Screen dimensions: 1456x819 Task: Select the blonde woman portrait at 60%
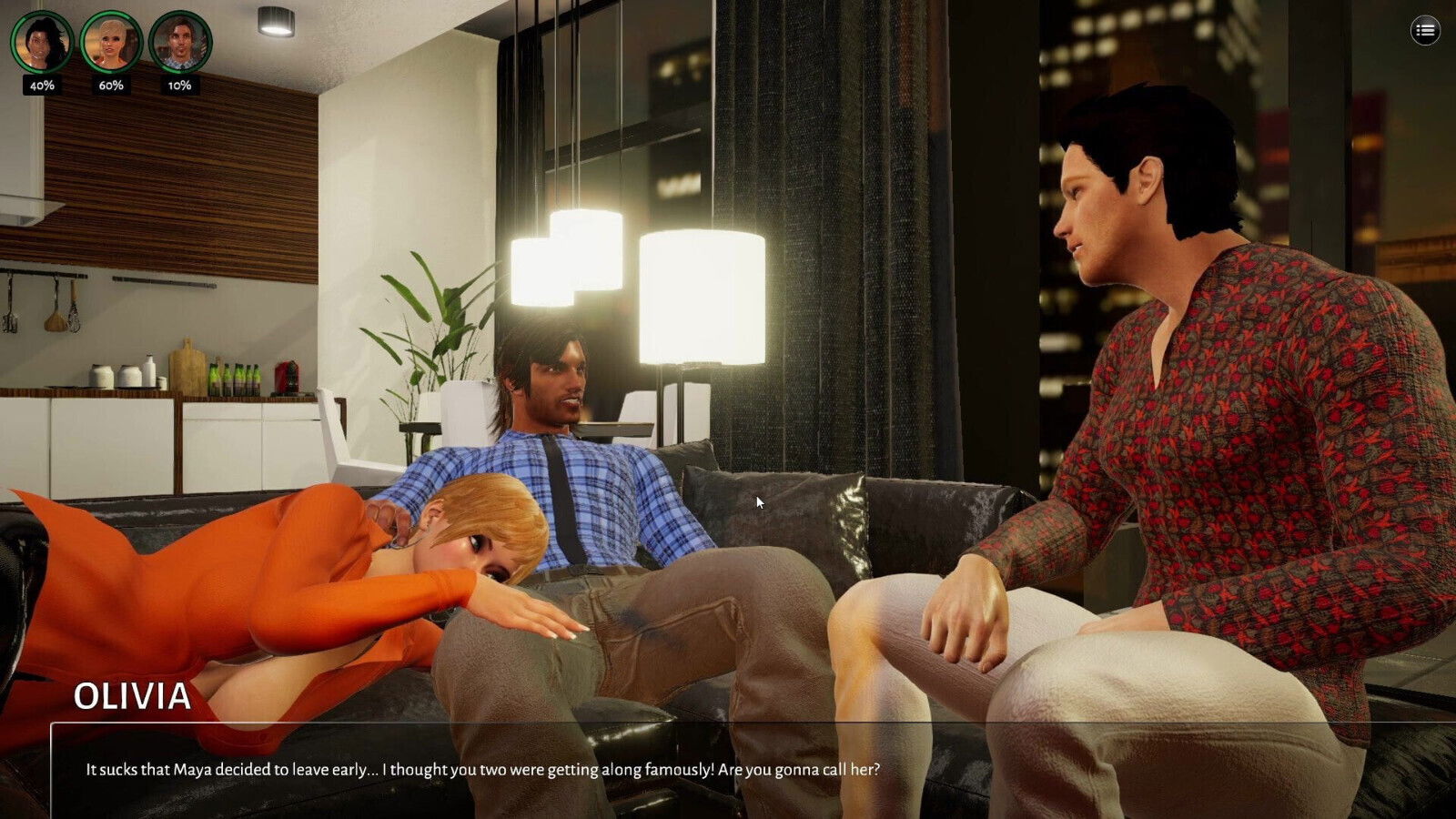coord(111,42)
